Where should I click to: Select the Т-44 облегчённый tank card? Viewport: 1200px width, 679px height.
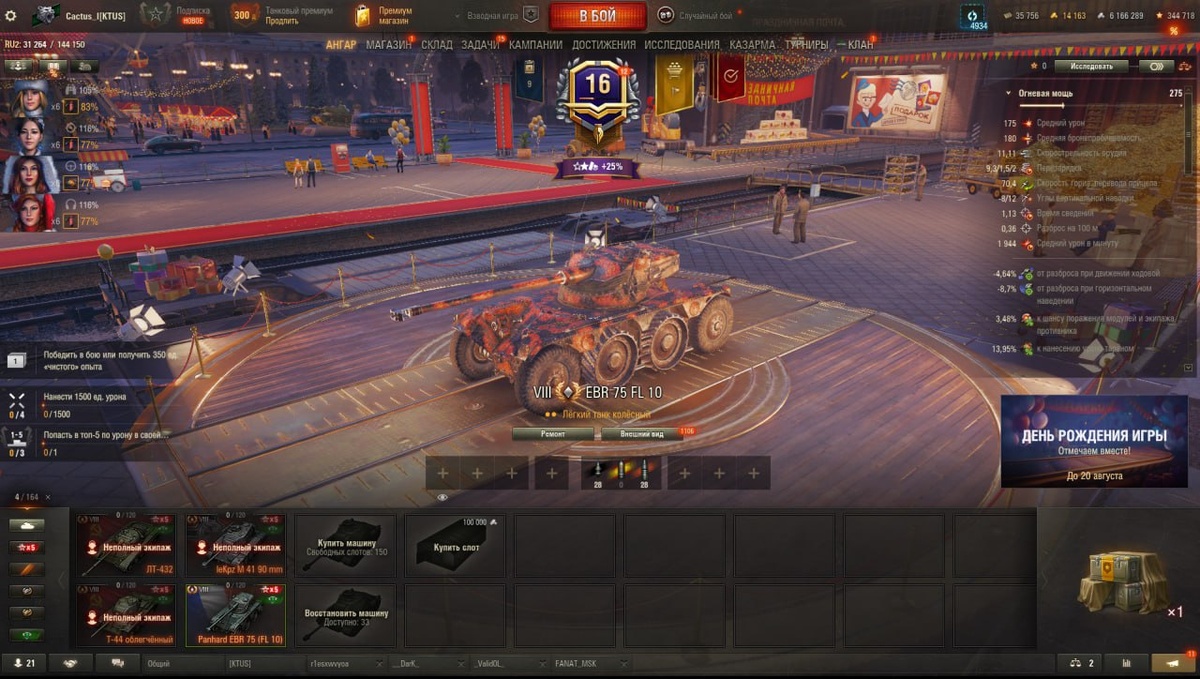pos(126,615)
